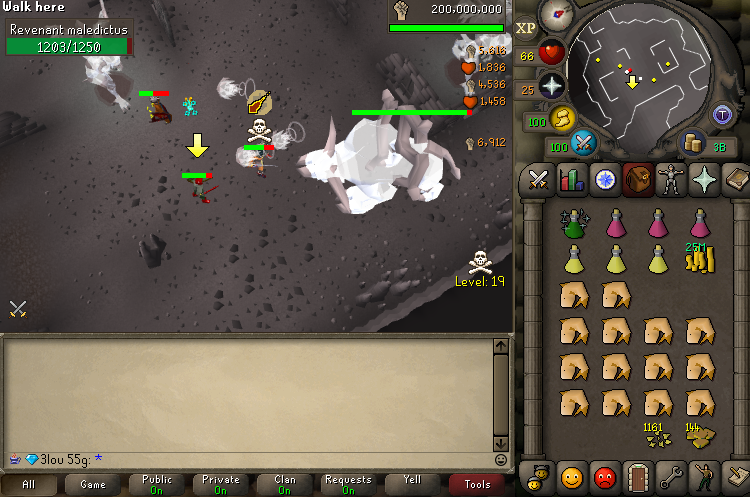Open the logout door tab
The image size is (750, 497).
(637, 476)
